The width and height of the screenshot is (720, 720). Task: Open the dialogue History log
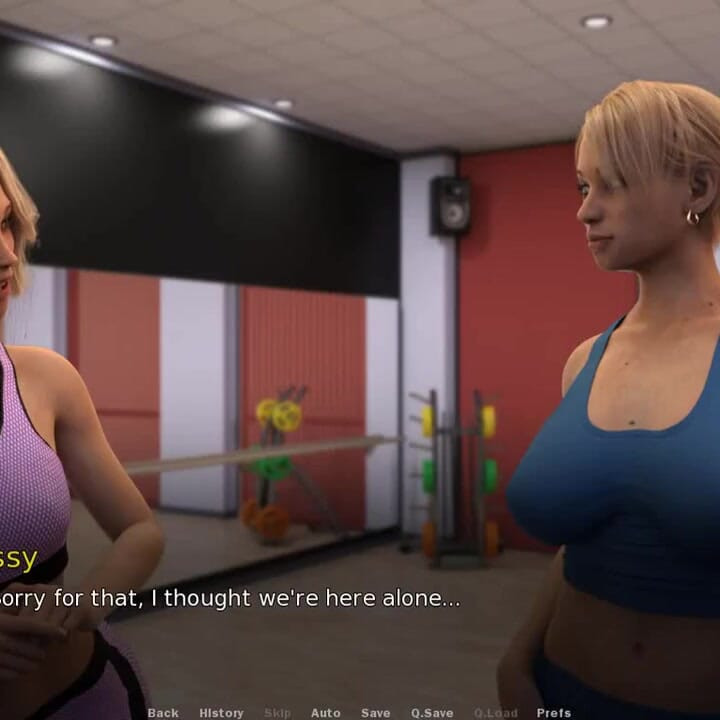[221, 713]
